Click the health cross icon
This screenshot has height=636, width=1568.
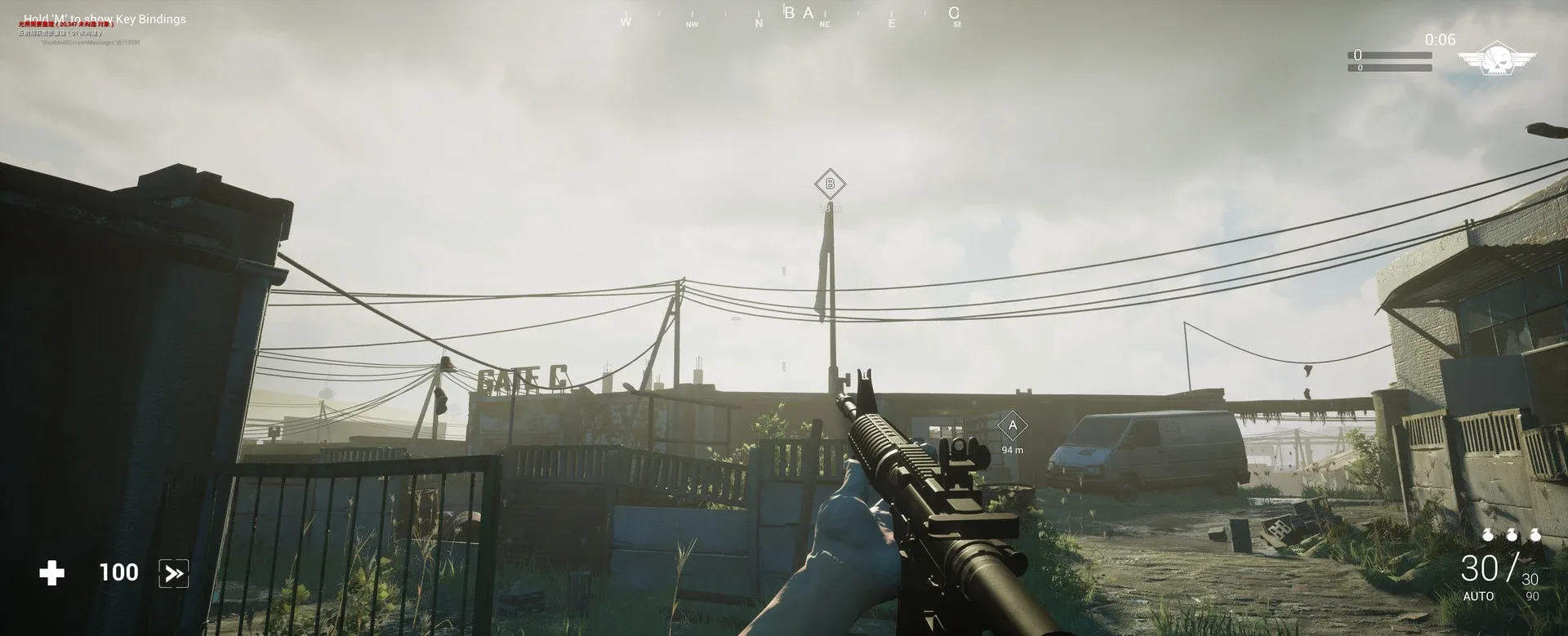click(x=52, y=572)
